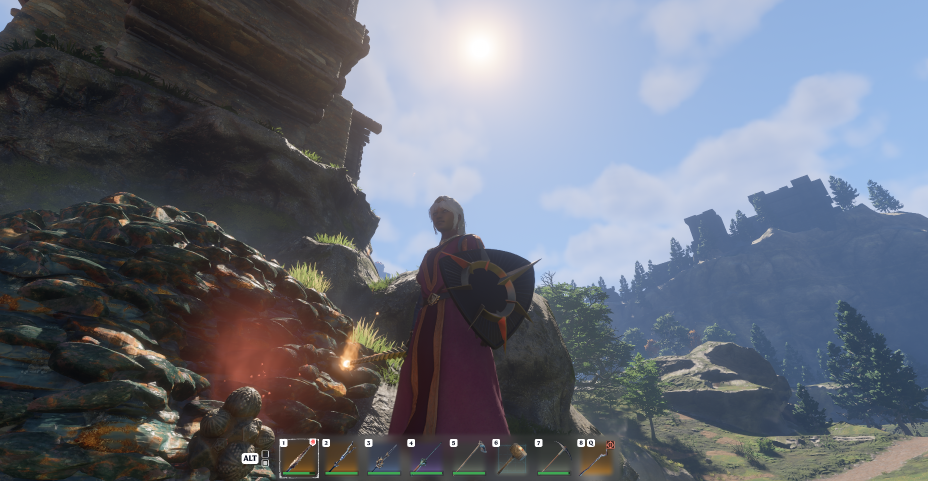Image resolution: width=928 pixels, height=481 pixels.
Task: Choose the pickaxe hotbar slot
Action: pos(553,458)
